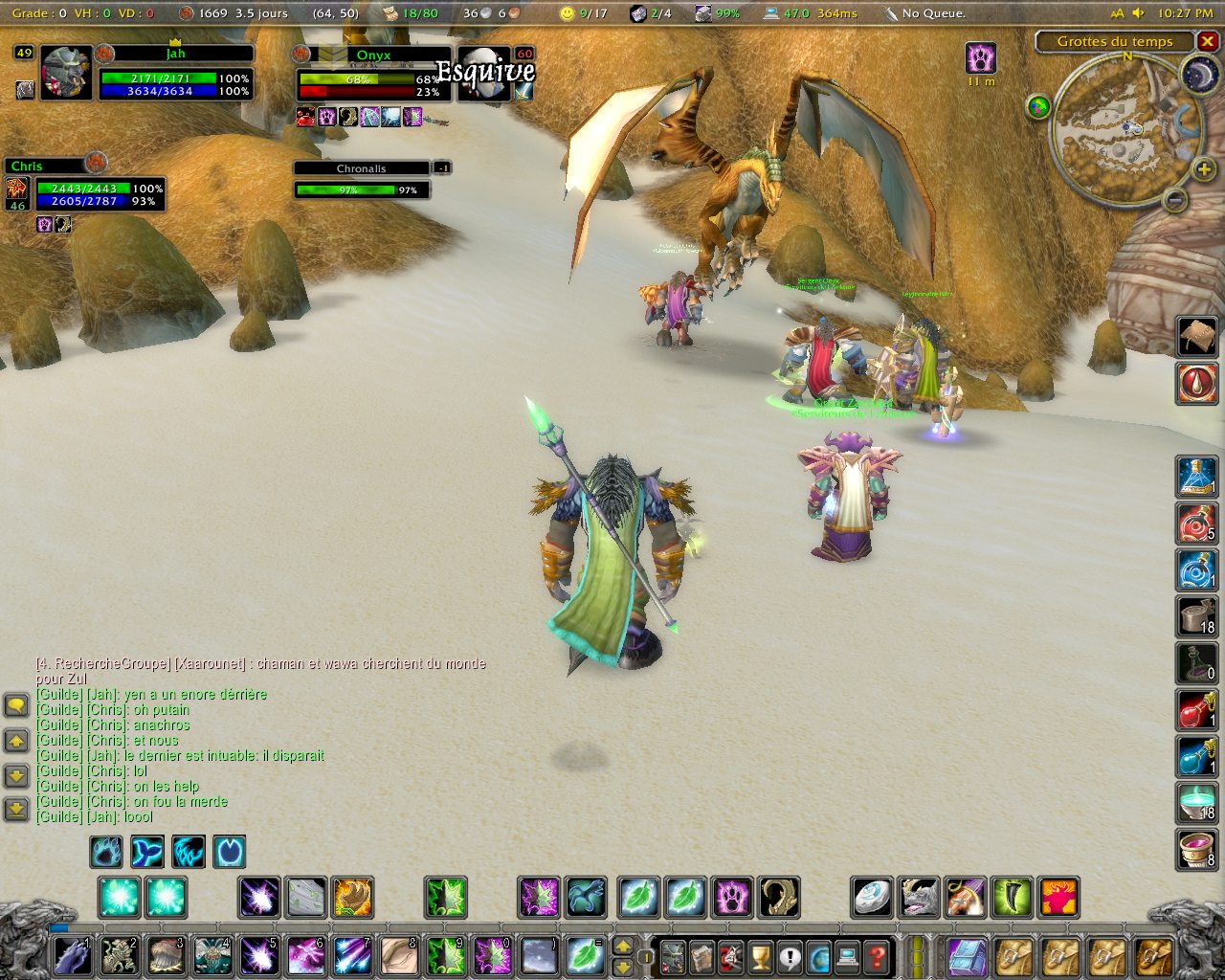1225x980 pixels.
Task: Cast the green leaf spell in the bottom bar
Action: click(585, 955)
